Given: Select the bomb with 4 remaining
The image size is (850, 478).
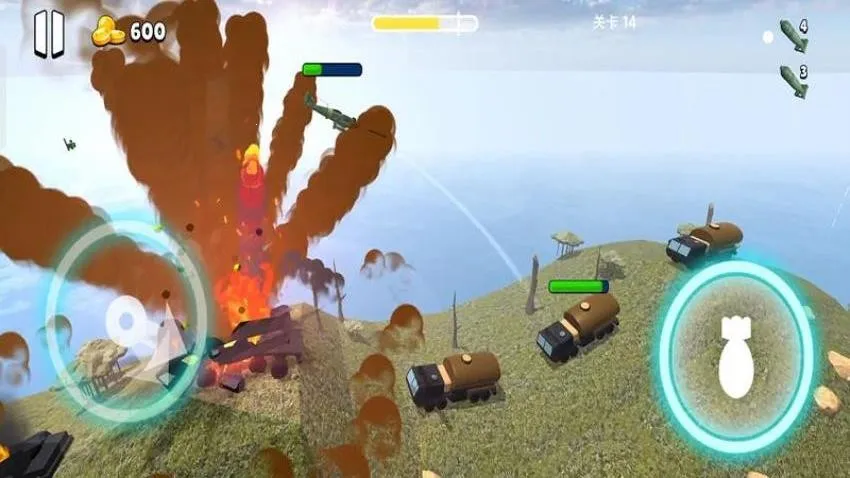Looking at the screenshot, I should tap(793, 36).
